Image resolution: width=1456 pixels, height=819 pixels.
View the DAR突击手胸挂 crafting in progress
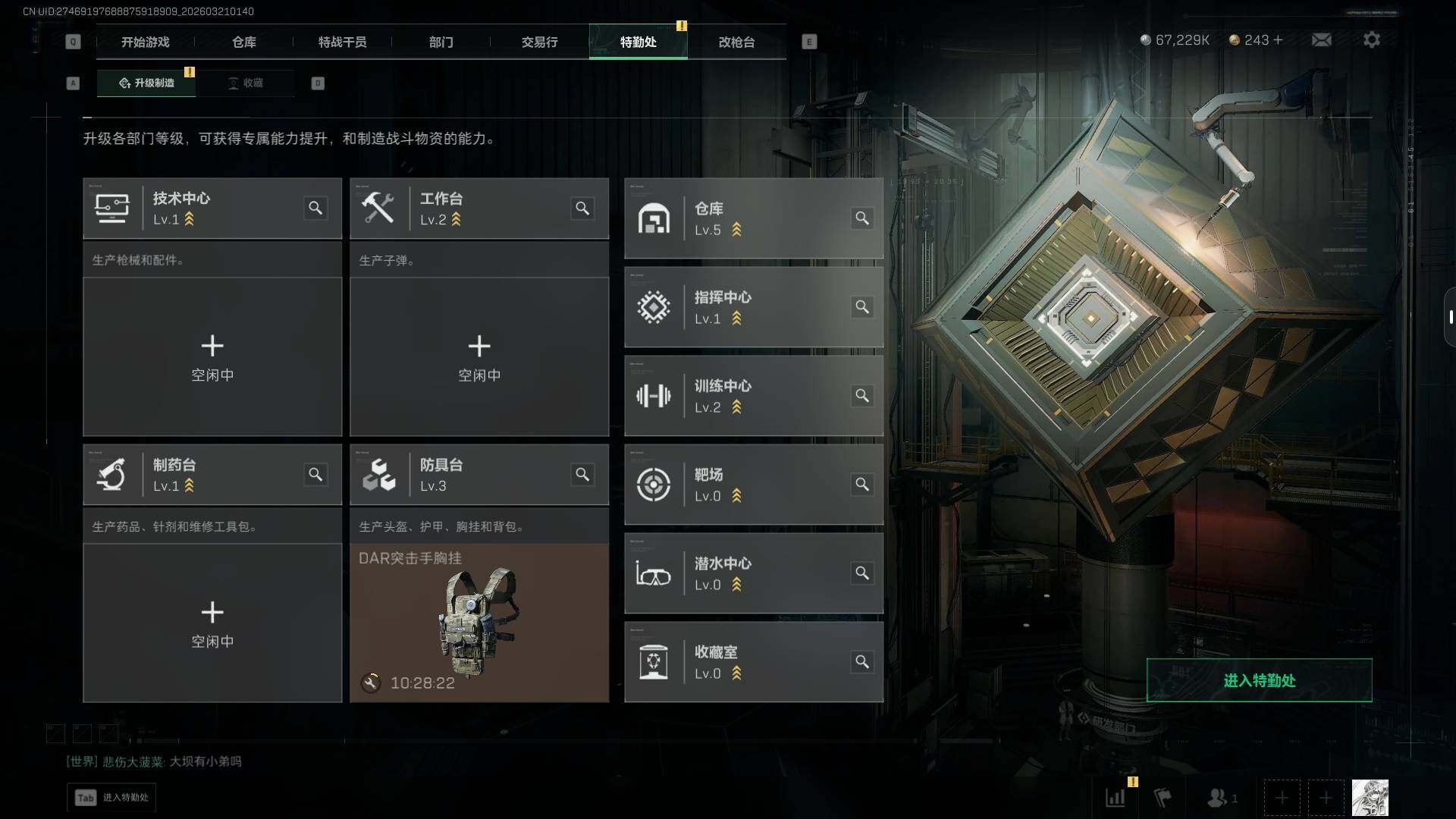coord(479,623)
